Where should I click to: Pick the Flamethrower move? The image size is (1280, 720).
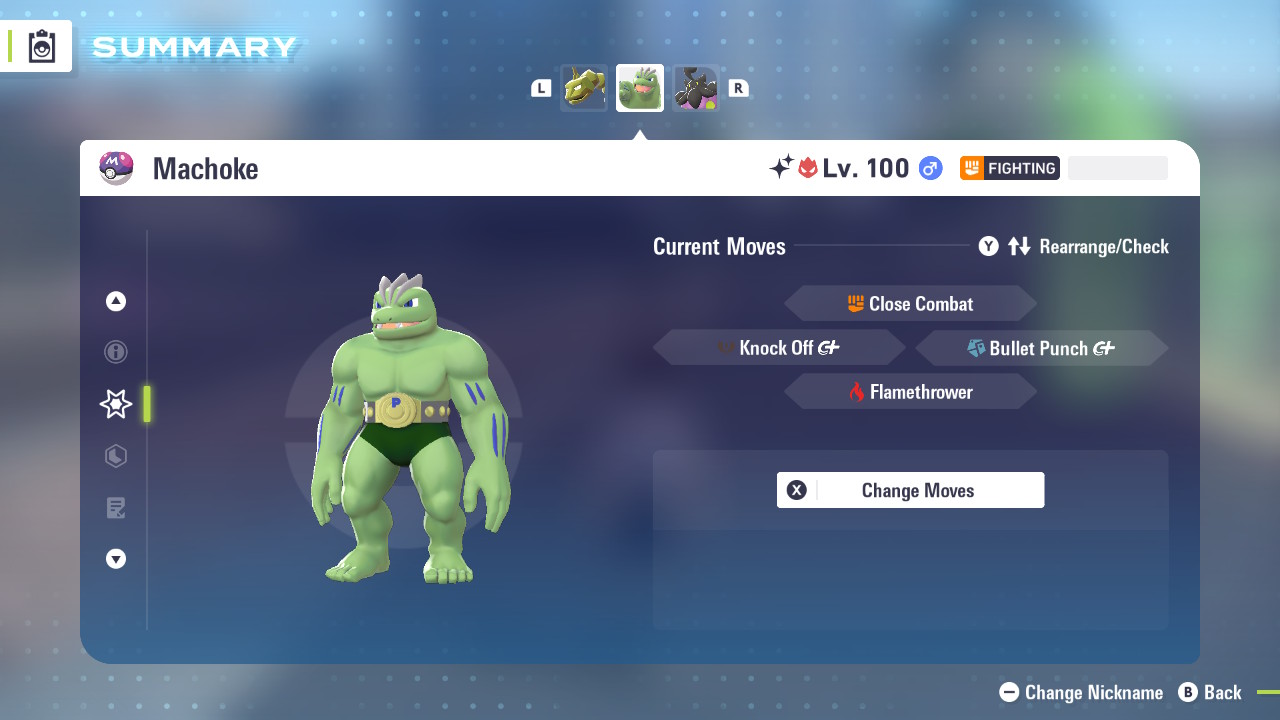[x=910, y=392]
